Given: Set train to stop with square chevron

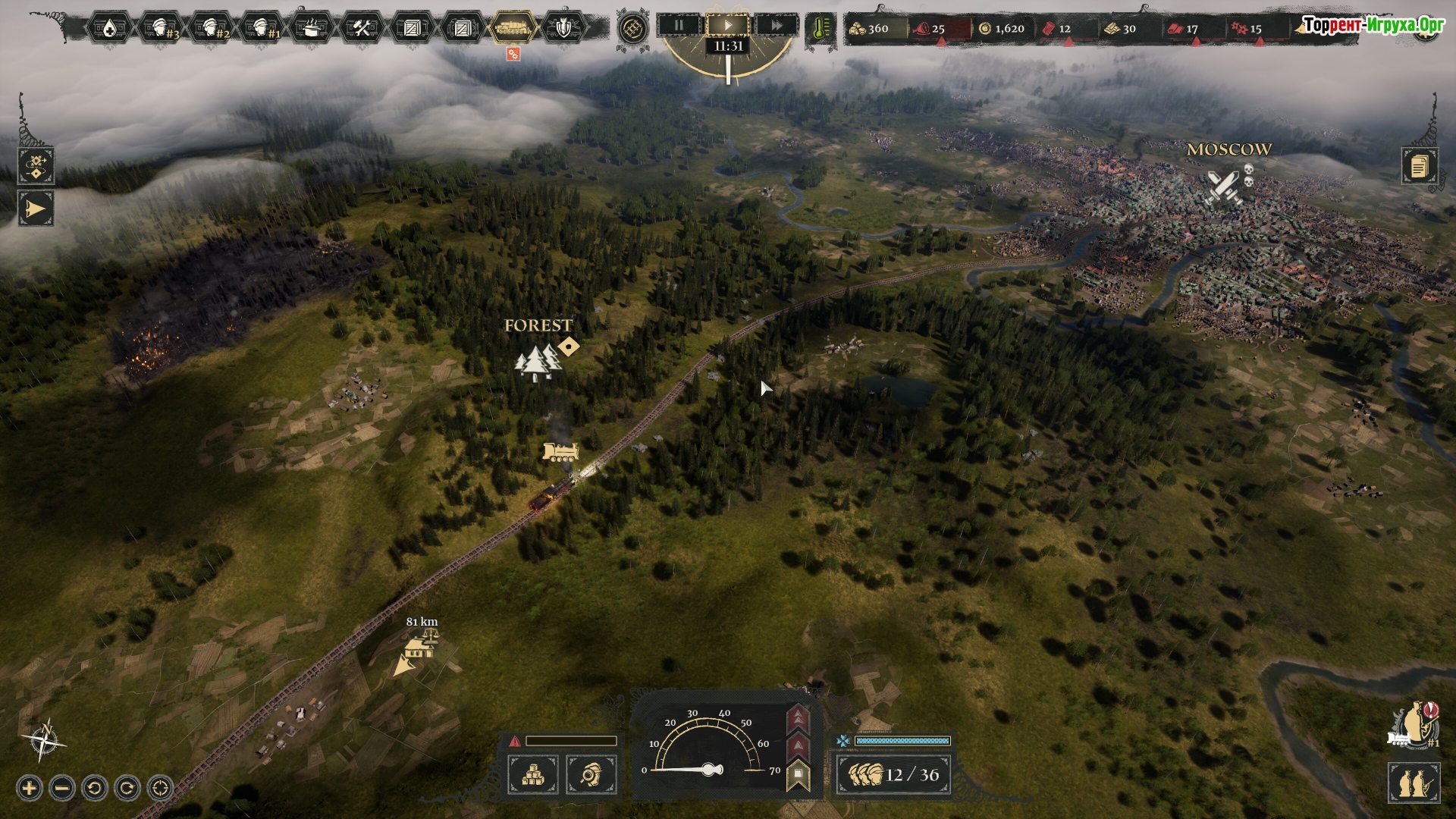Looking at the screenshot, I should (x=798, y=775).
